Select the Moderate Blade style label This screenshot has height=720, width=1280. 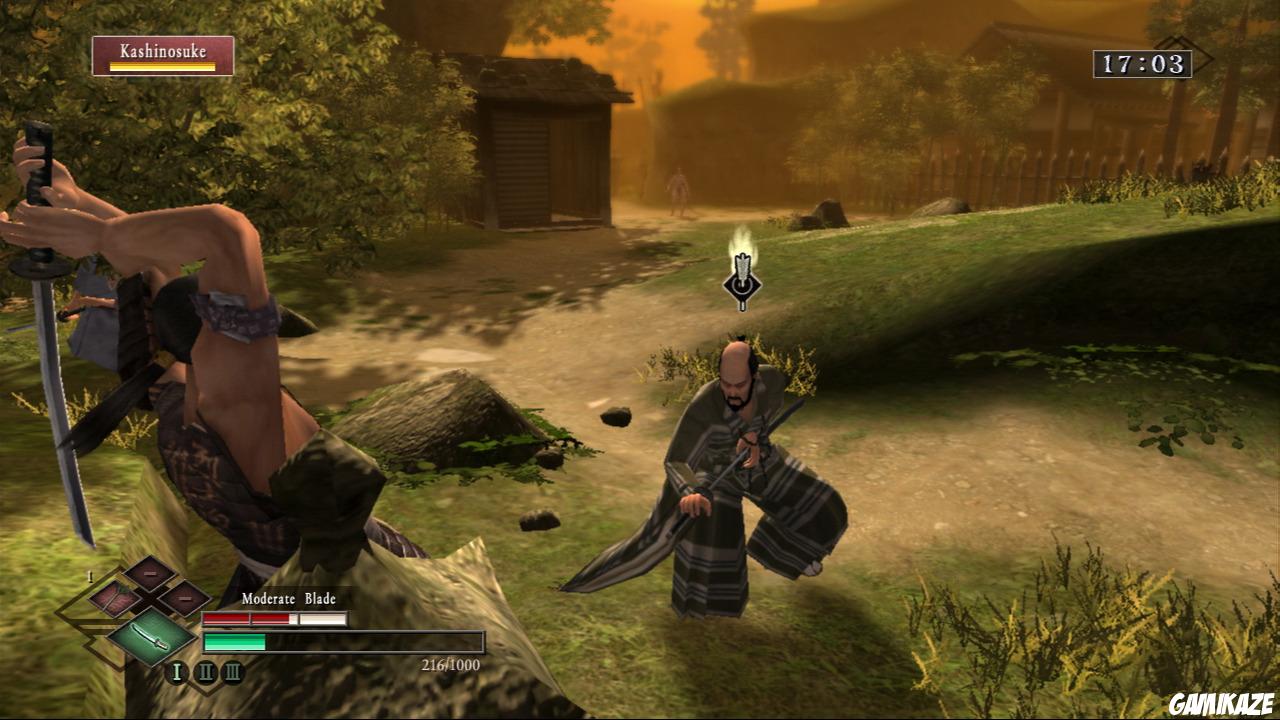coord(288,598)
